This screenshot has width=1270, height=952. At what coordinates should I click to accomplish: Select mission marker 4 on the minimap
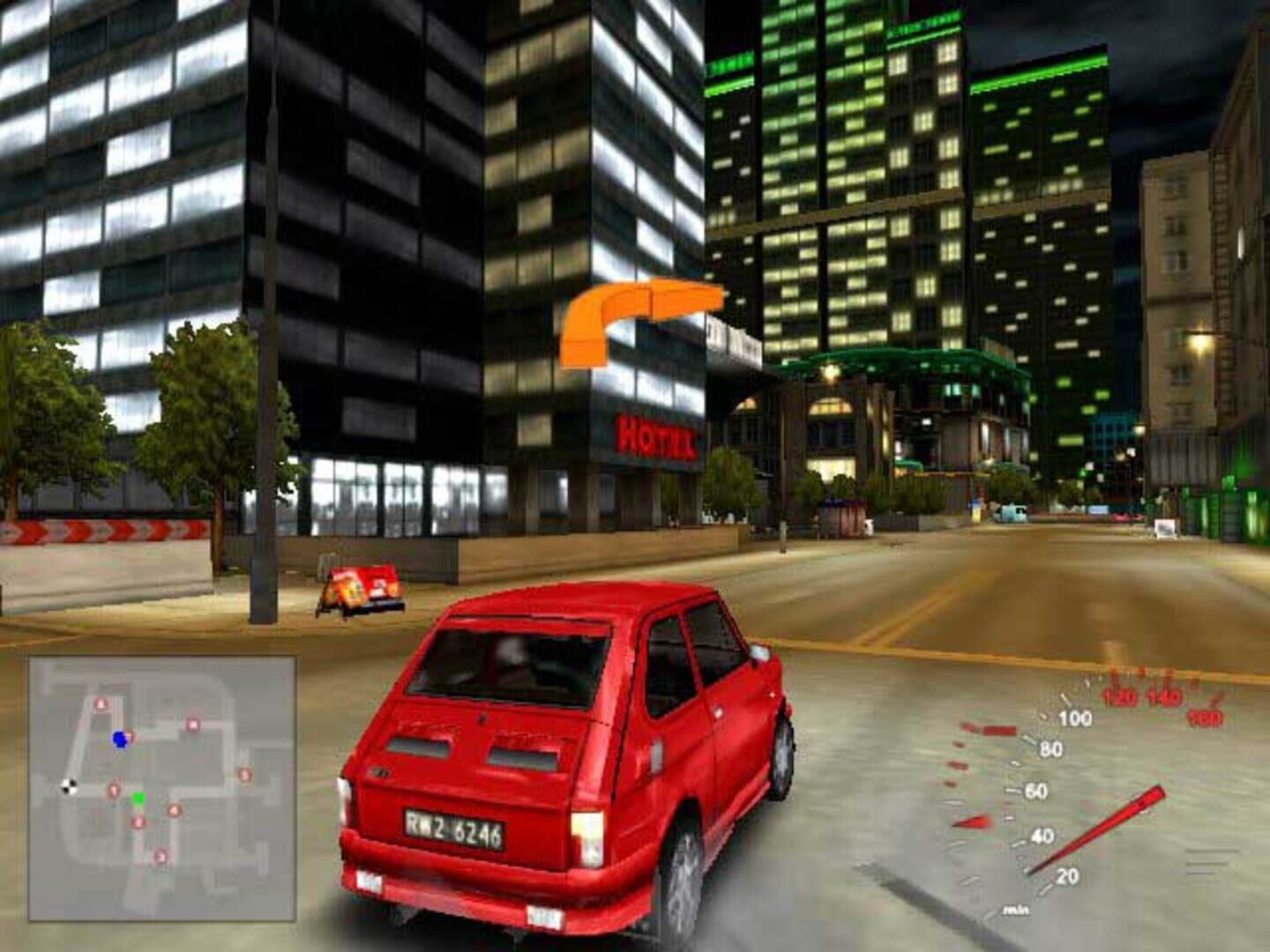click(x=174, y=811)
